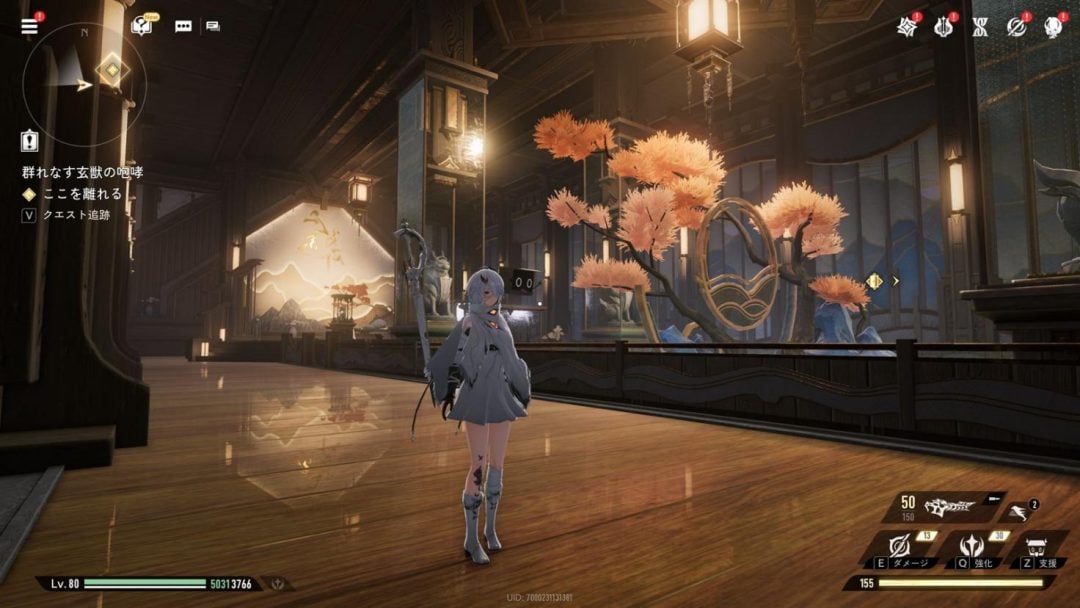Select the equipped weapon panel showing 50 ammo
Image resolution: width=1080 pixels, height=608 pixels.
pyautogui.click(x=940, y=507)
